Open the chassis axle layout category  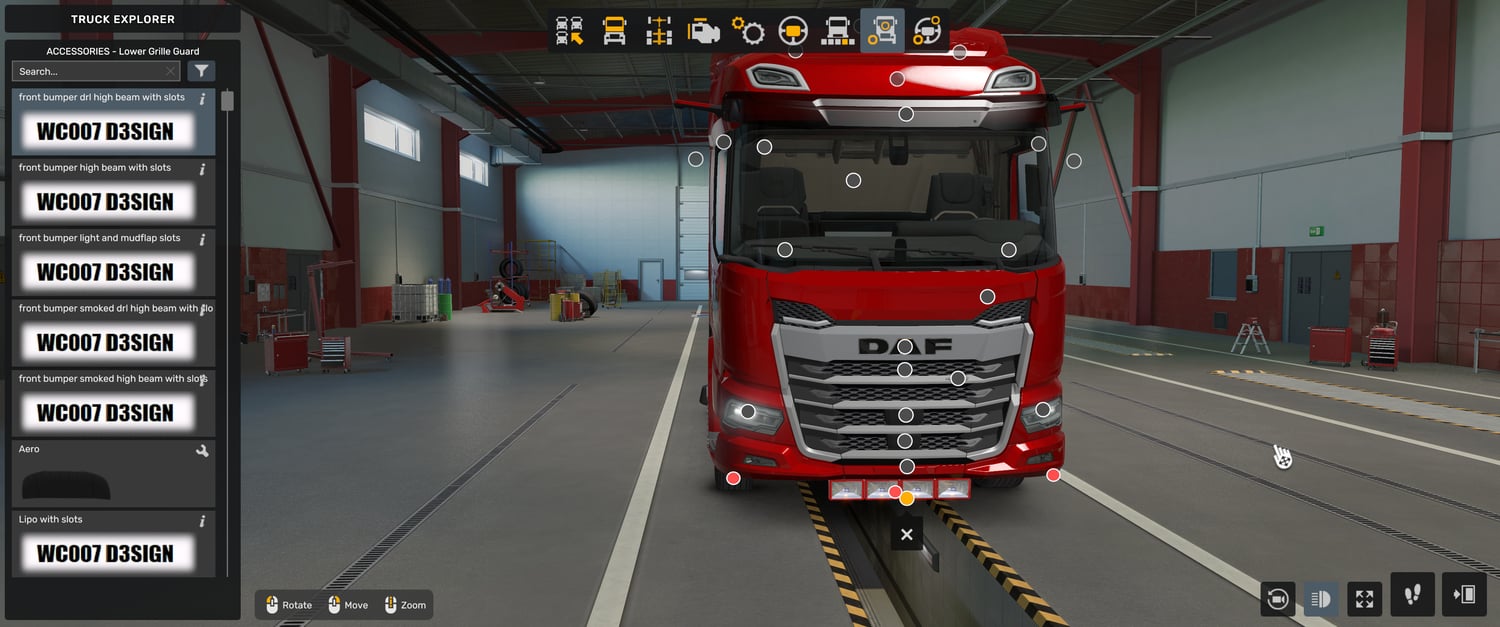tap(658, 31)
